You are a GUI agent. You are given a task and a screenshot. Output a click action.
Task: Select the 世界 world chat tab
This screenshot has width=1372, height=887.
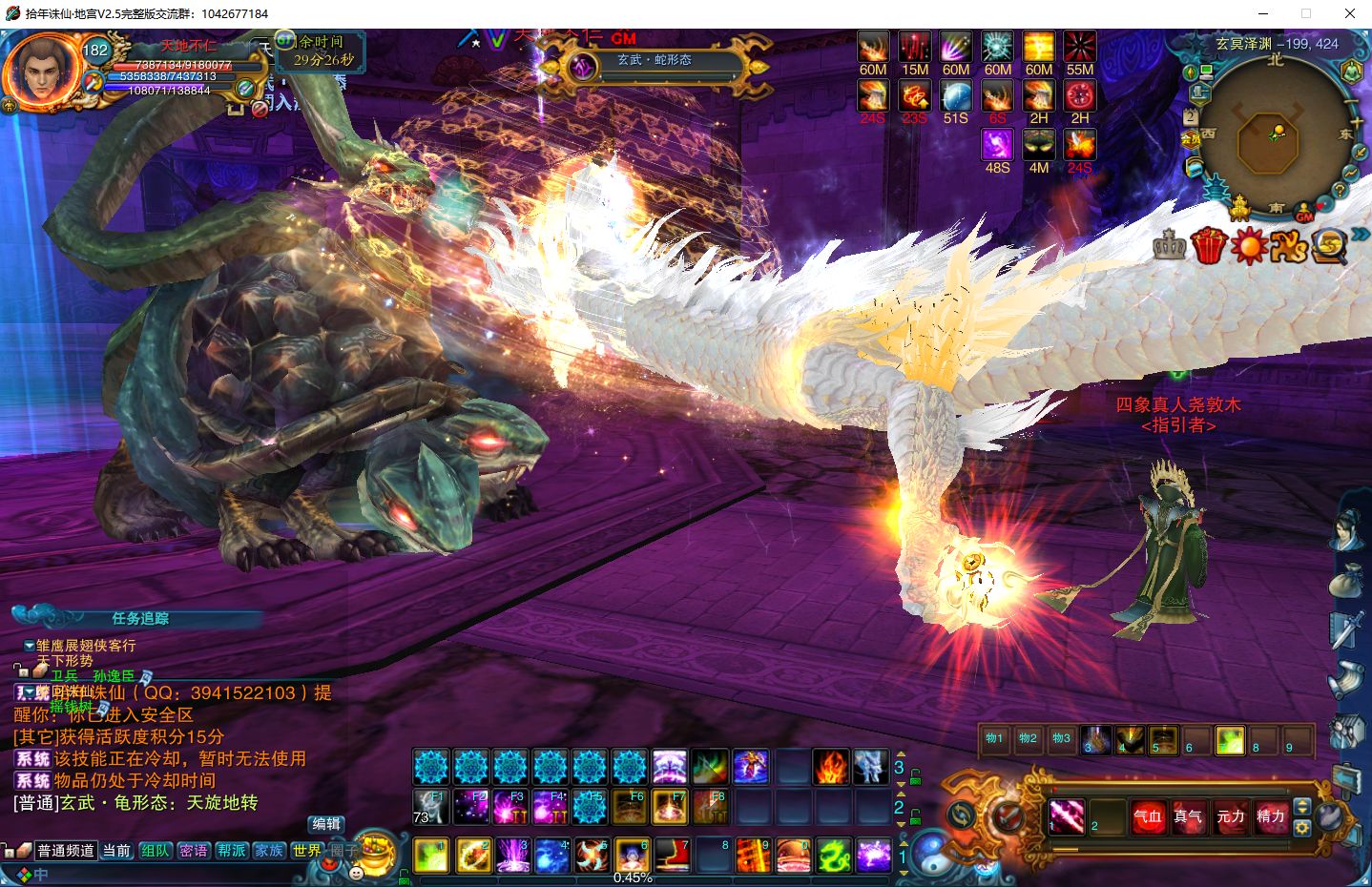(x=307, y=851)
